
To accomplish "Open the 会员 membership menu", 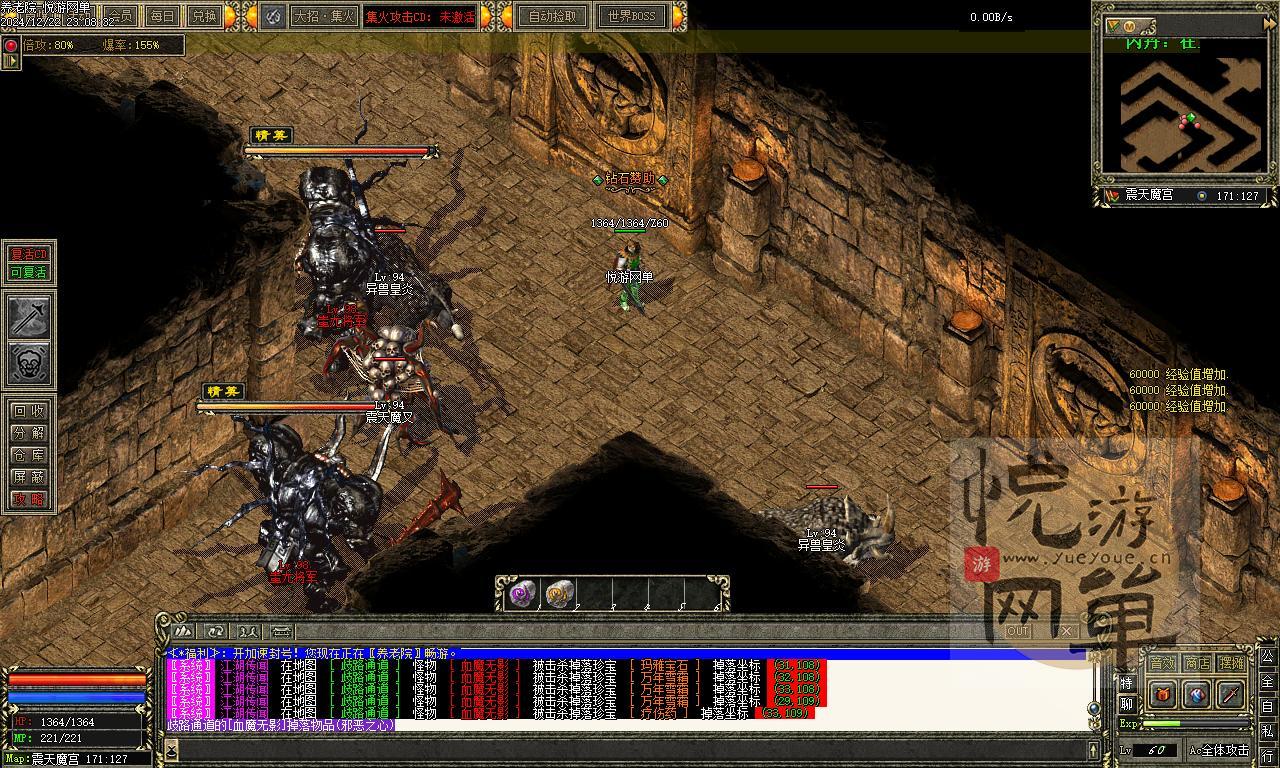I will coord(122,16).
